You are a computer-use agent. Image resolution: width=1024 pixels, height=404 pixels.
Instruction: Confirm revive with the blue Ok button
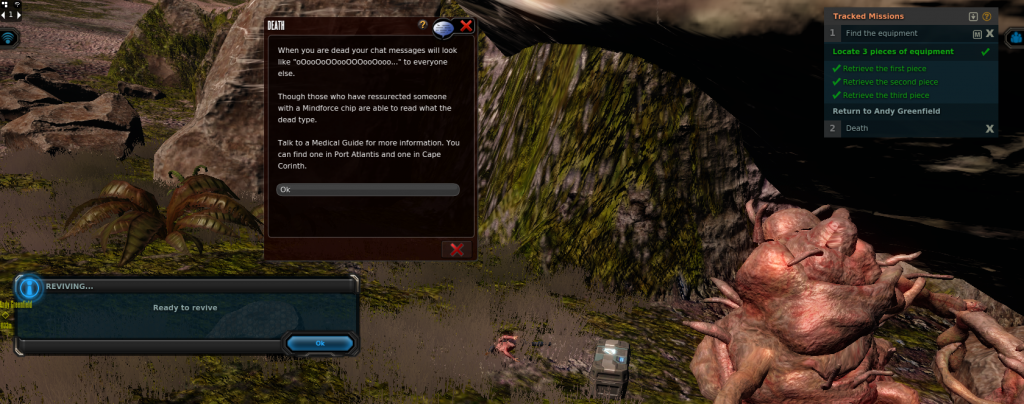(x=320, y=343)
